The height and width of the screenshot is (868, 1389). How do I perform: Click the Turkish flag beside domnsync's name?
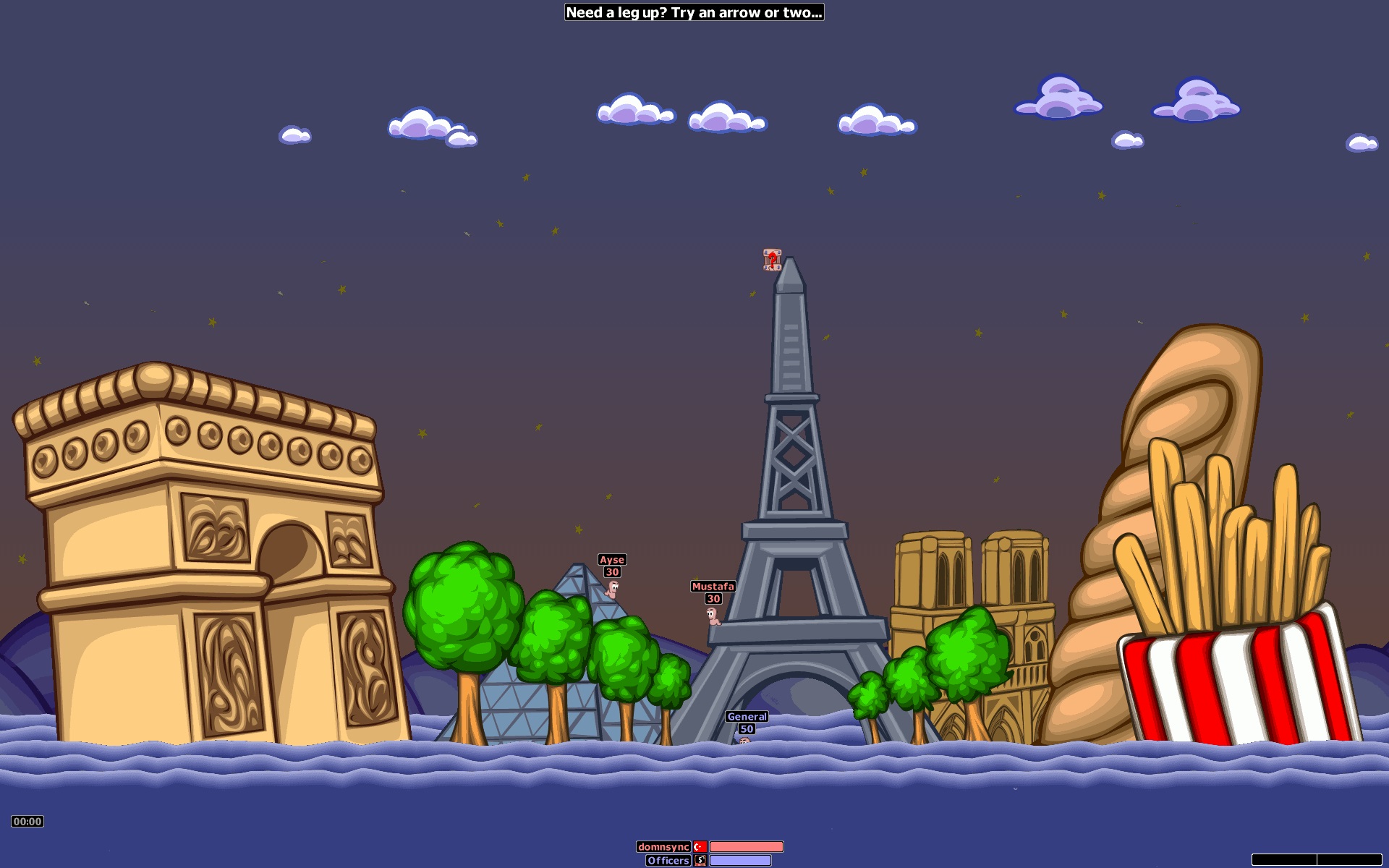pos(700,845)
